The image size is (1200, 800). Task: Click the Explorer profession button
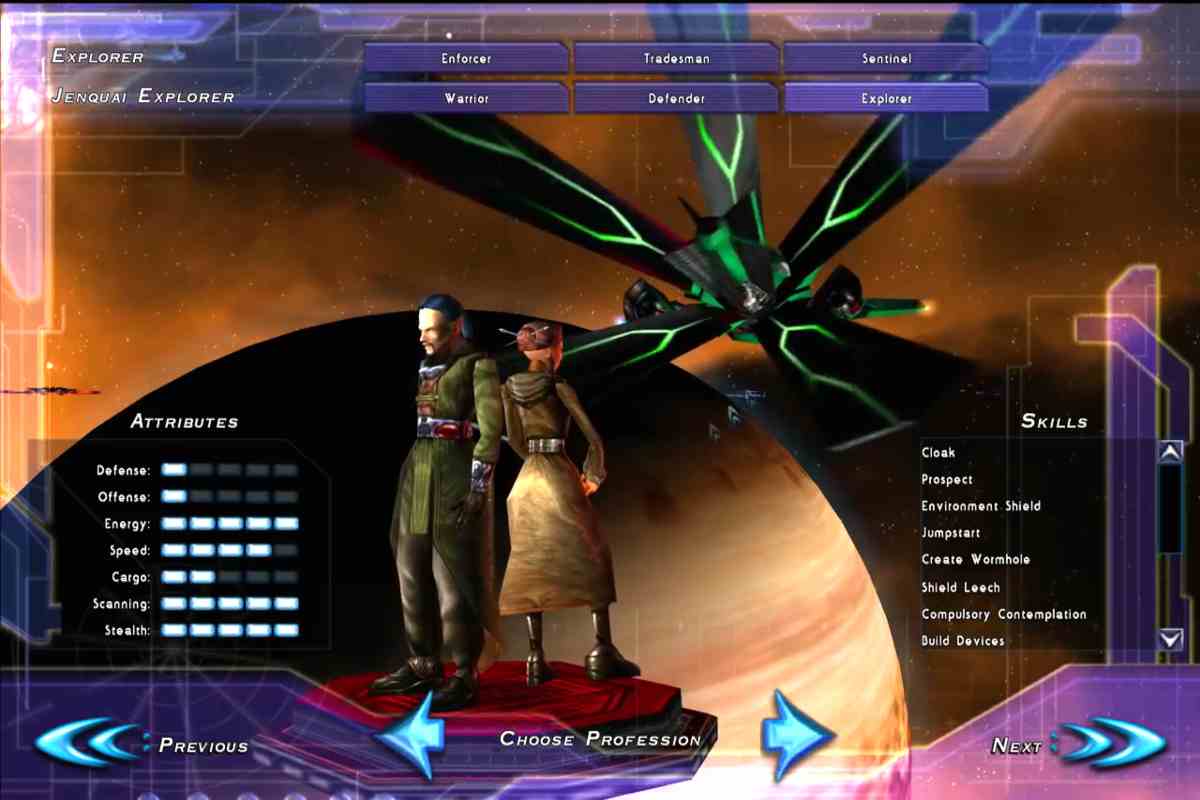click(x=887, y=98)
